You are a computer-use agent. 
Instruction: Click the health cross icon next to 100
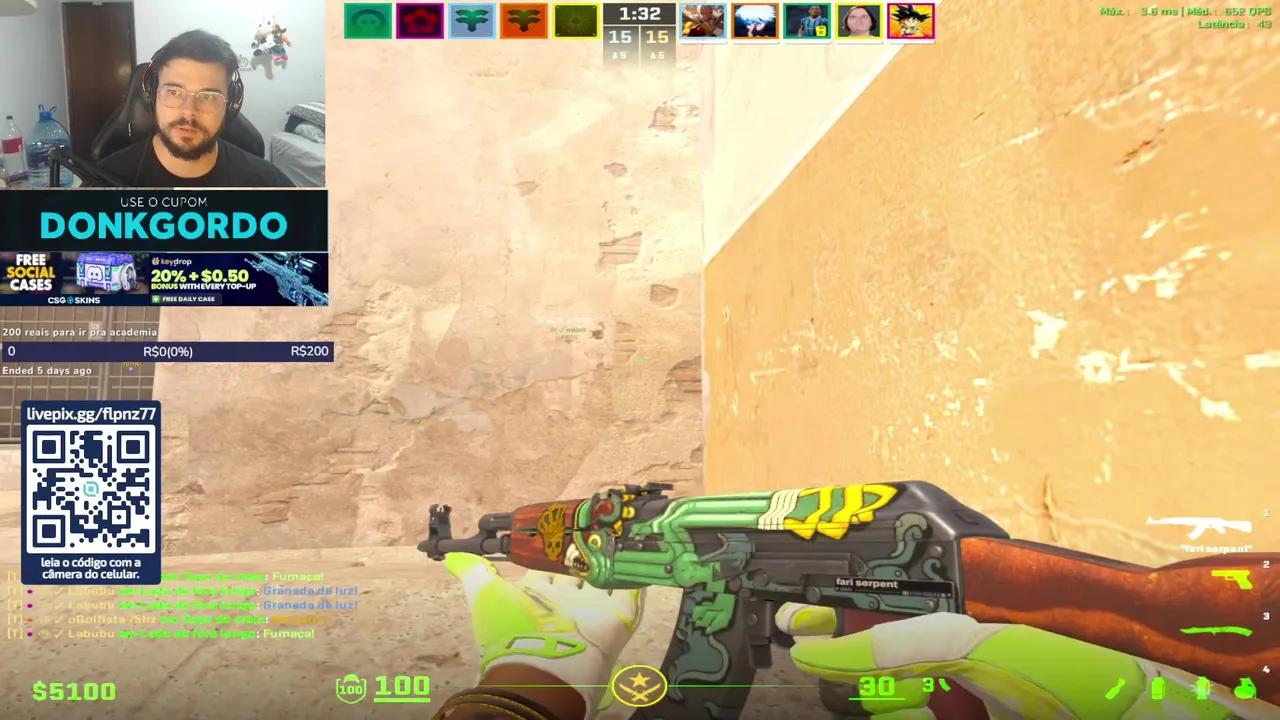coord(350,687)
